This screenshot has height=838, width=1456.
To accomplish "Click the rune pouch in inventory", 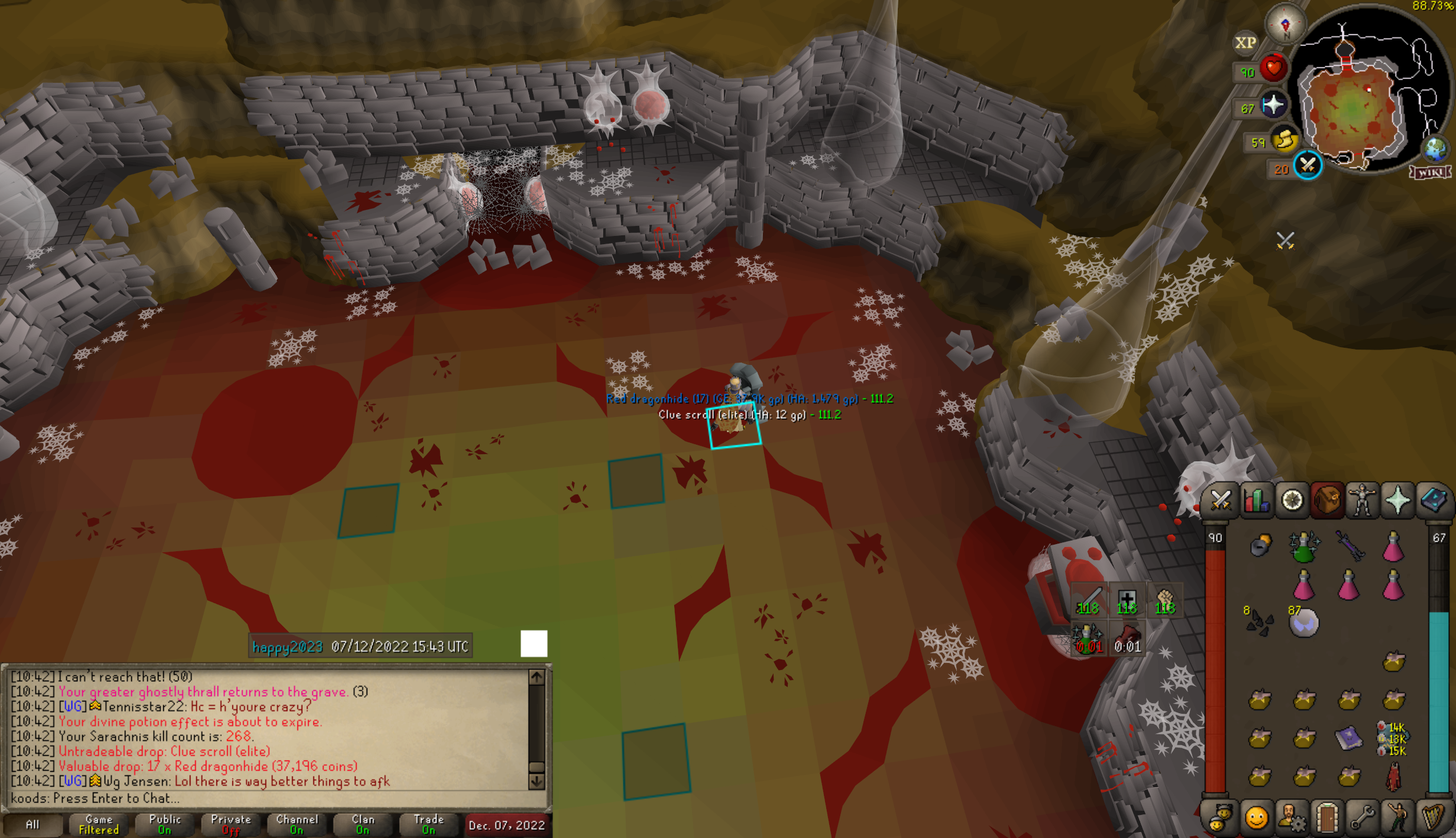I will (1260, 545).
